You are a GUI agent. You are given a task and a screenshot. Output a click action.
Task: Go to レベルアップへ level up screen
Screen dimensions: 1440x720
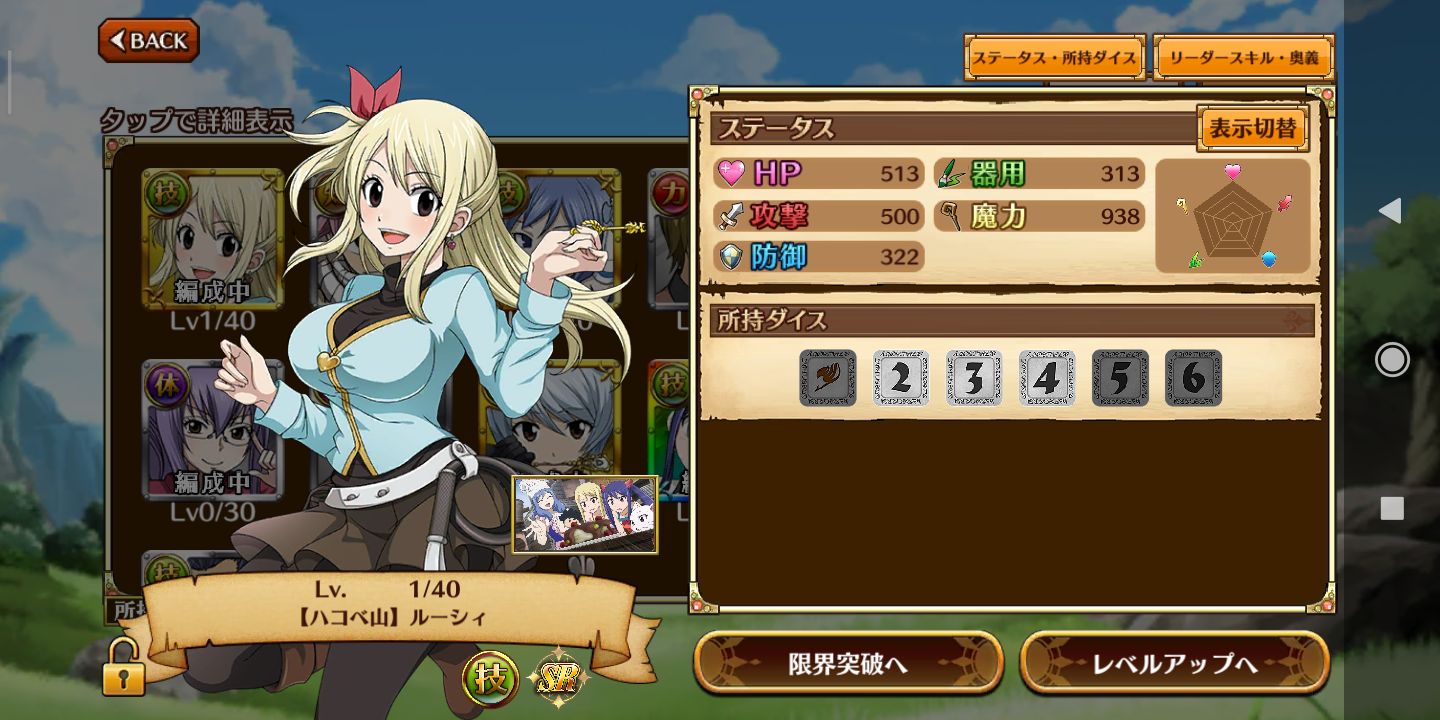(x=1174, y=663)
